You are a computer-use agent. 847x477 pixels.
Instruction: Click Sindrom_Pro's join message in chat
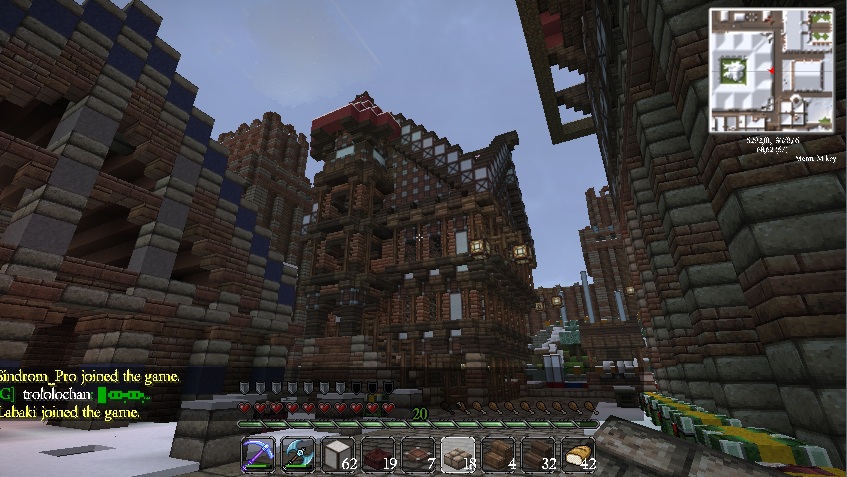point(90,377)
